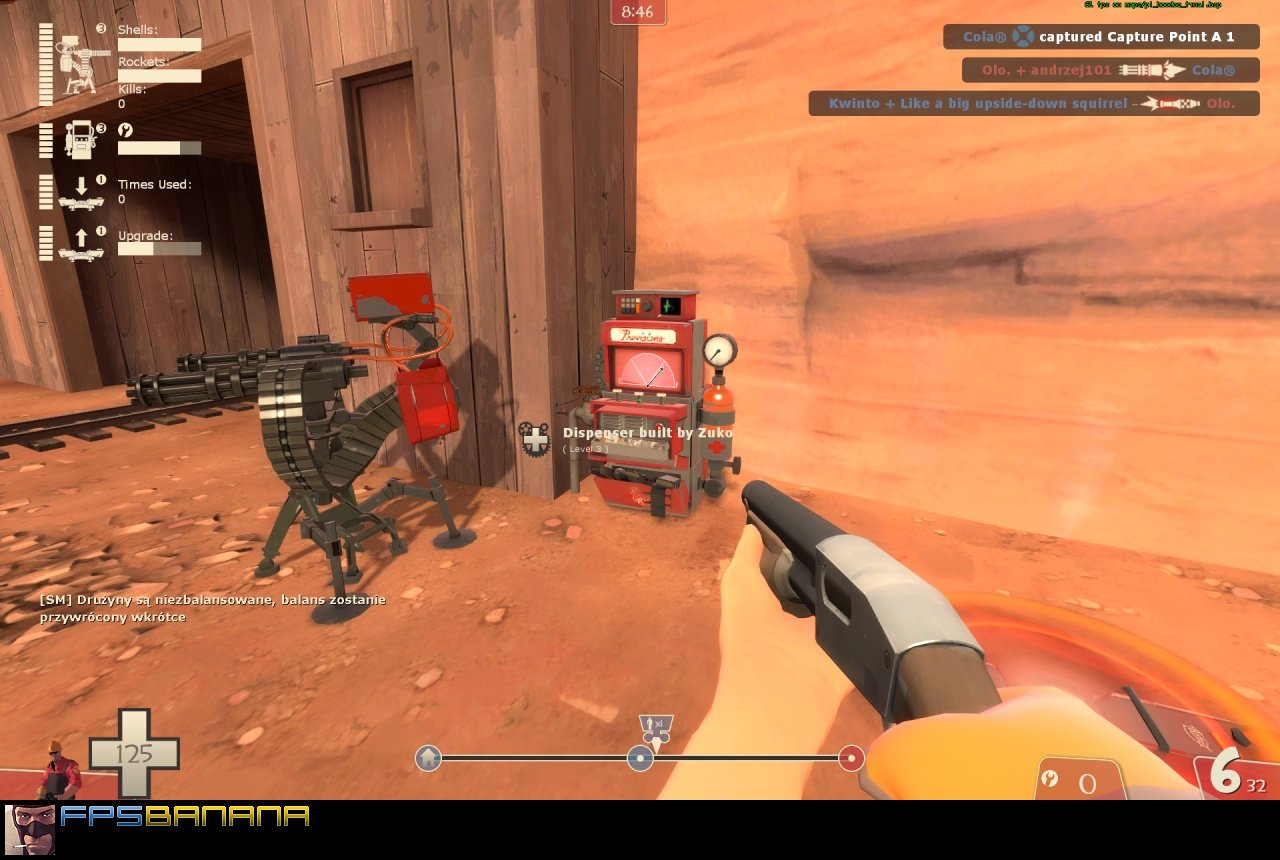Click the teleporter Upgrade progress bar
1280x860 pixels.
click(x=160, y=250)
